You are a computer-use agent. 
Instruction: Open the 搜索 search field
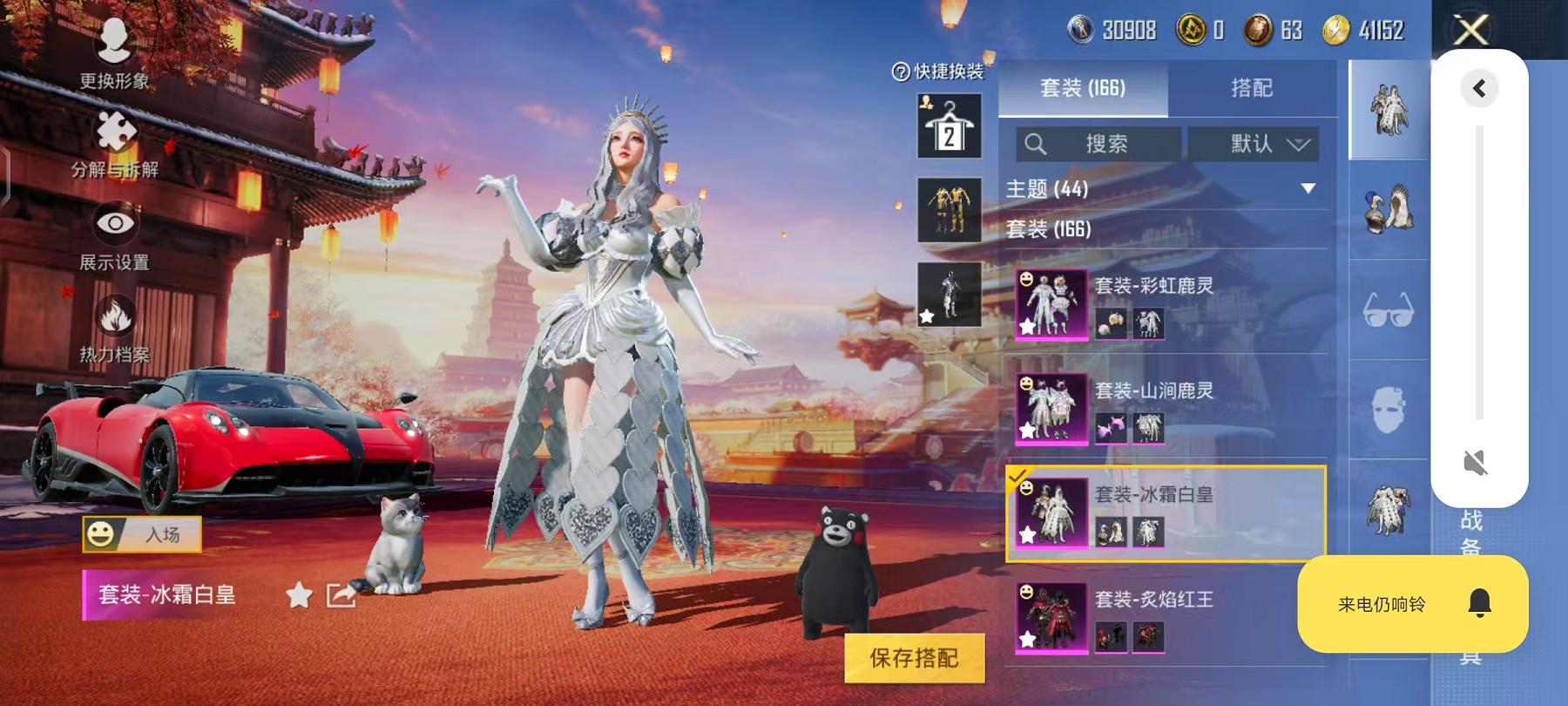[x=1098, y=145]
